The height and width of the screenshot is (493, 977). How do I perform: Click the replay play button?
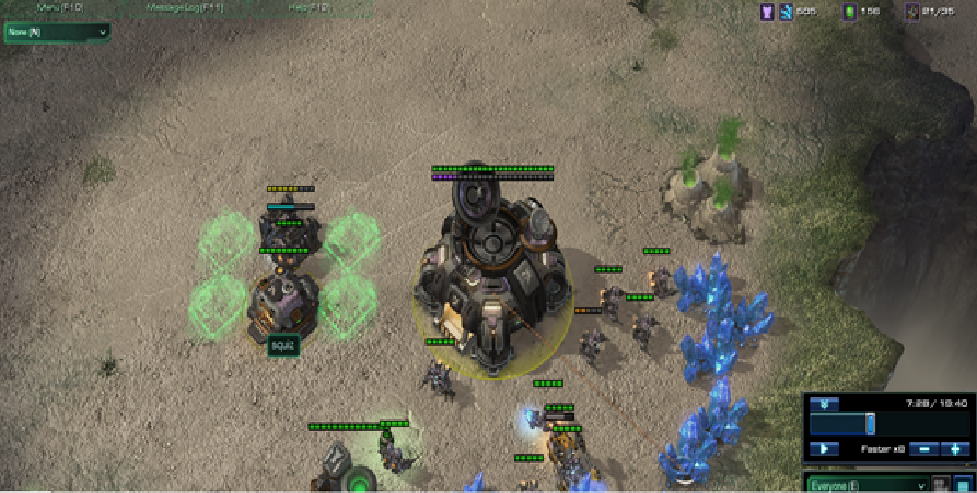tap(824, 450)
